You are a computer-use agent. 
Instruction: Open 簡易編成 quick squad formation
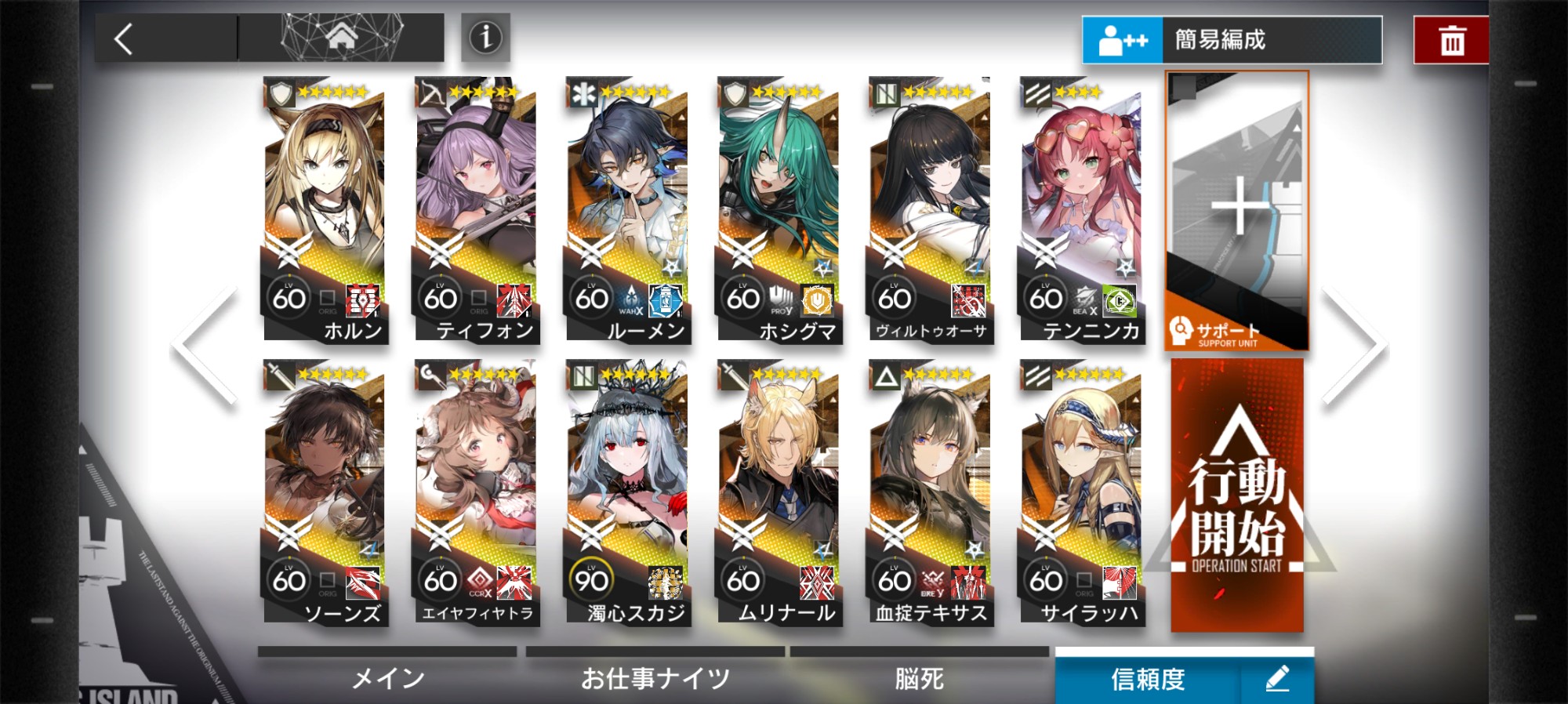[1231, 40]
